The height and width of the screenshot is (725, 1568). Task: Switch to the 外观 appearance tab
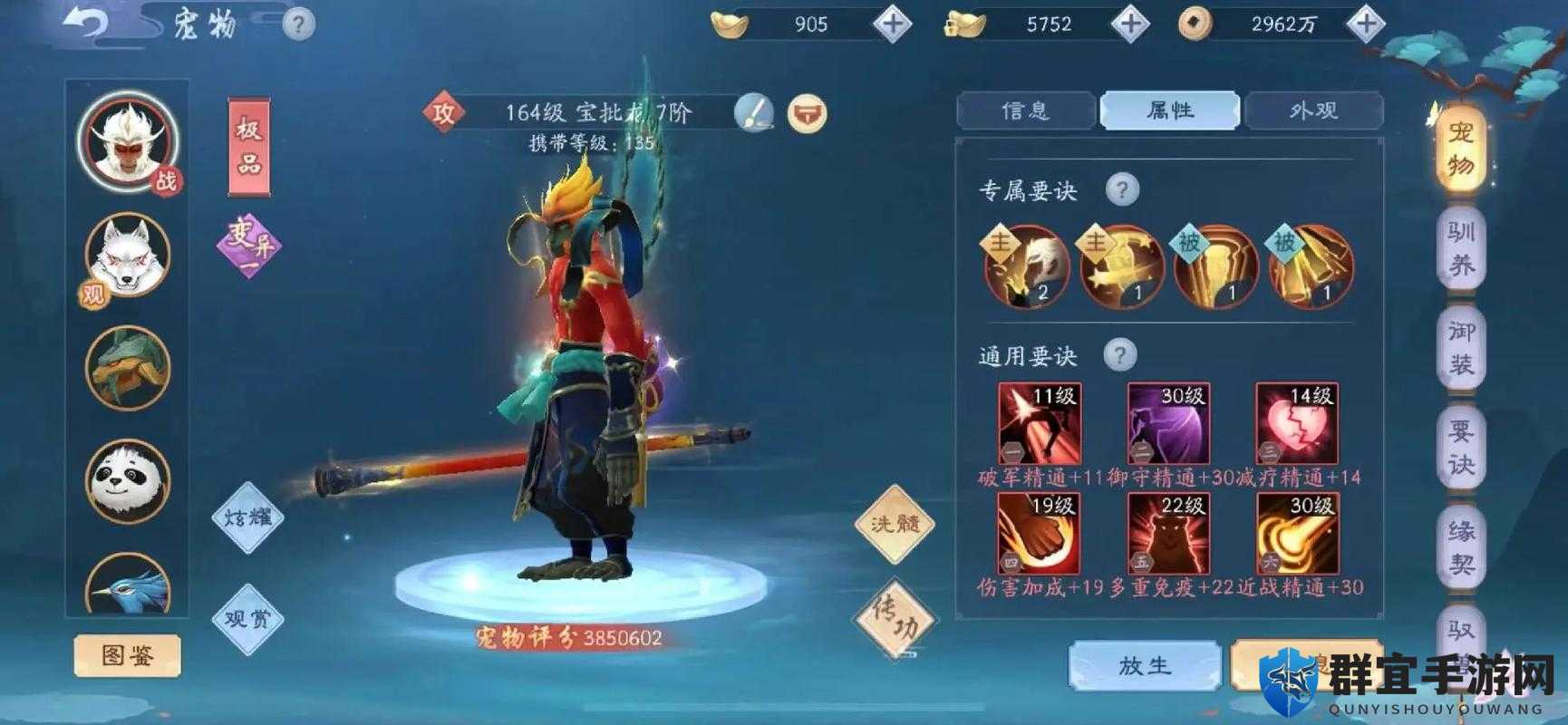coord(1313,111)
